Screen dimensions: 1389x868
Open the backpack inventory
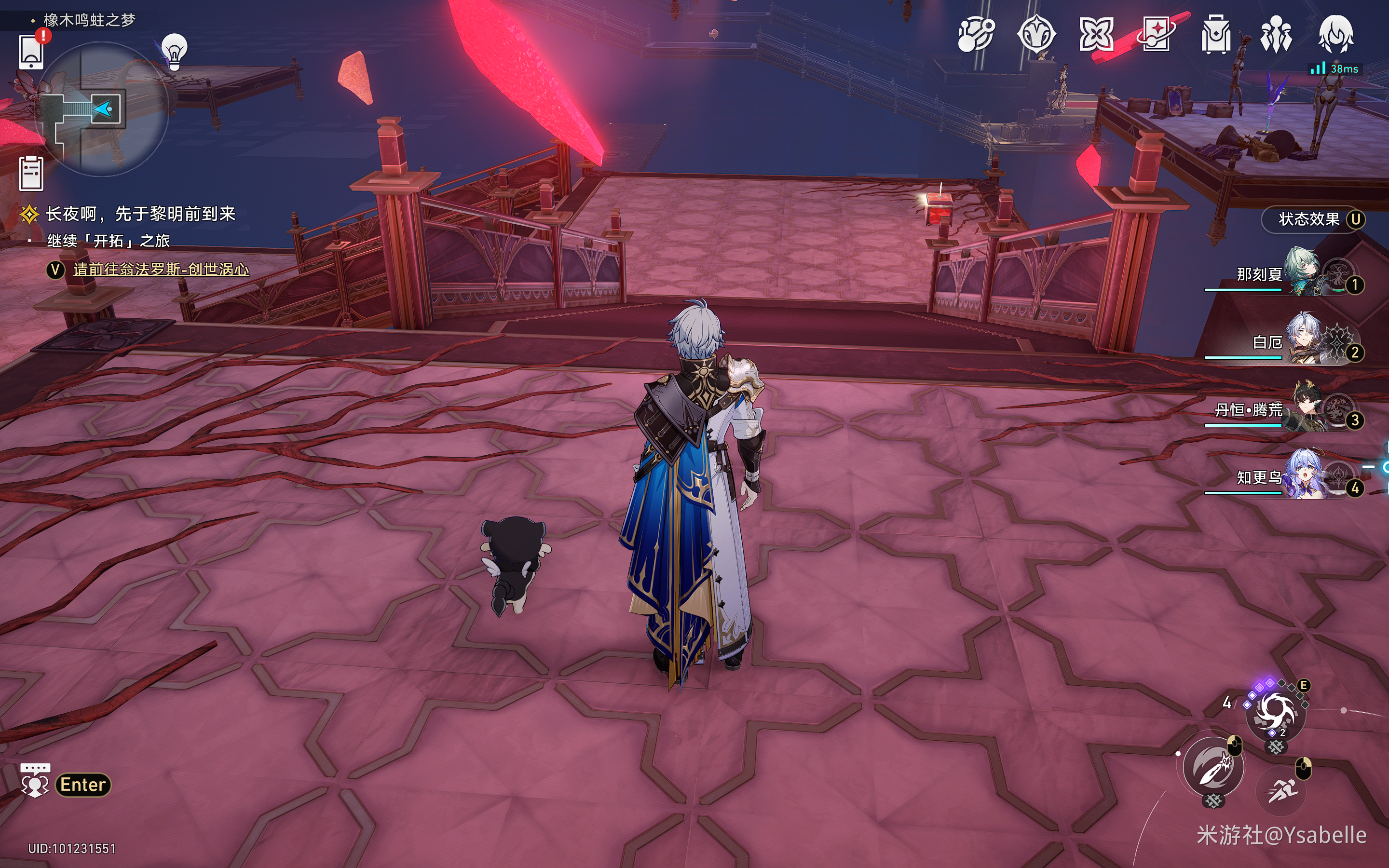click(1216, 34)
